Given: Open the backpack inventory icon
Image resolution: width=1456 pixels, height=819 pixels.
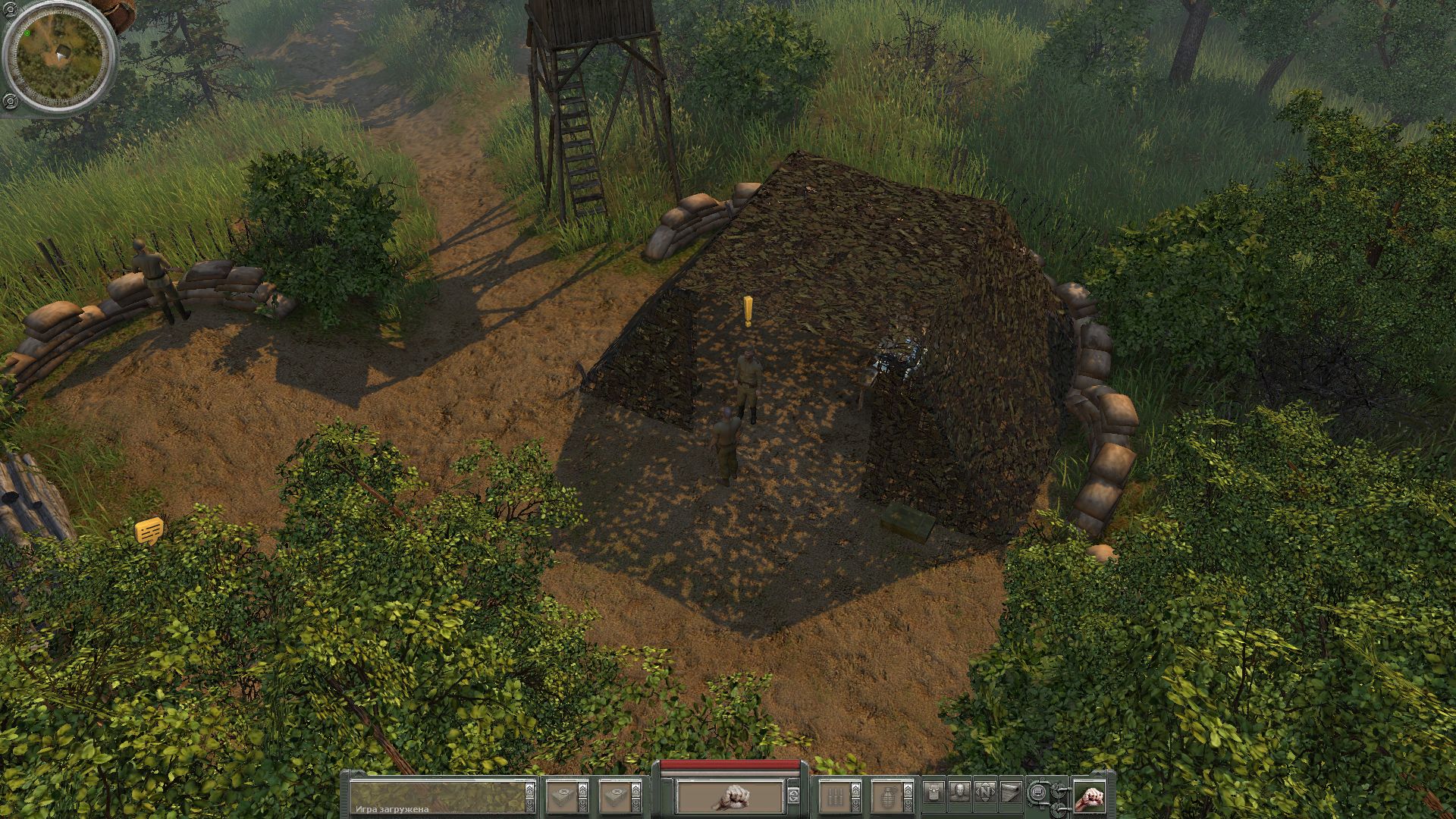Looking at the screenshot, I should [x=934, y=793].
